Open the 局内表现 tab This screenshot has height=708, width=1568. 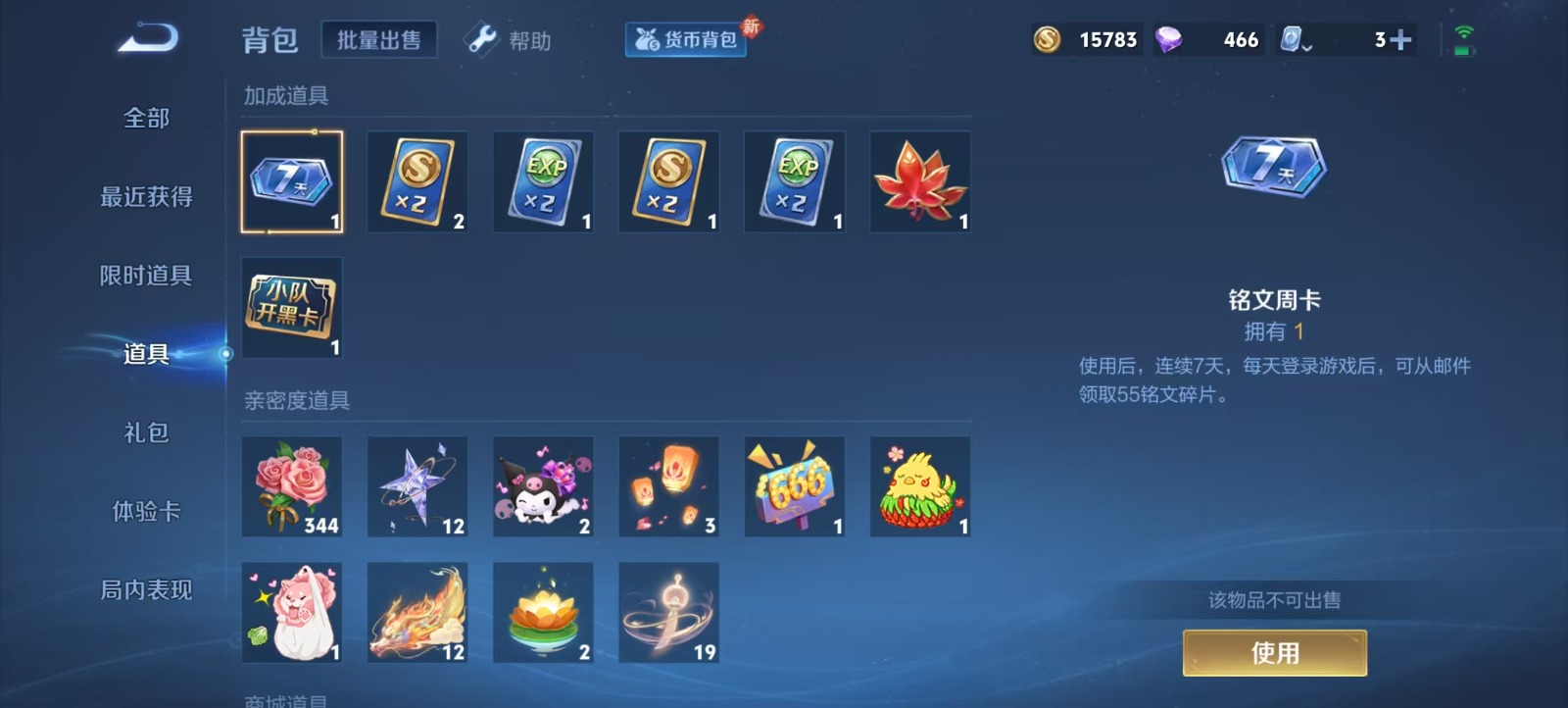tap(146, 589)
